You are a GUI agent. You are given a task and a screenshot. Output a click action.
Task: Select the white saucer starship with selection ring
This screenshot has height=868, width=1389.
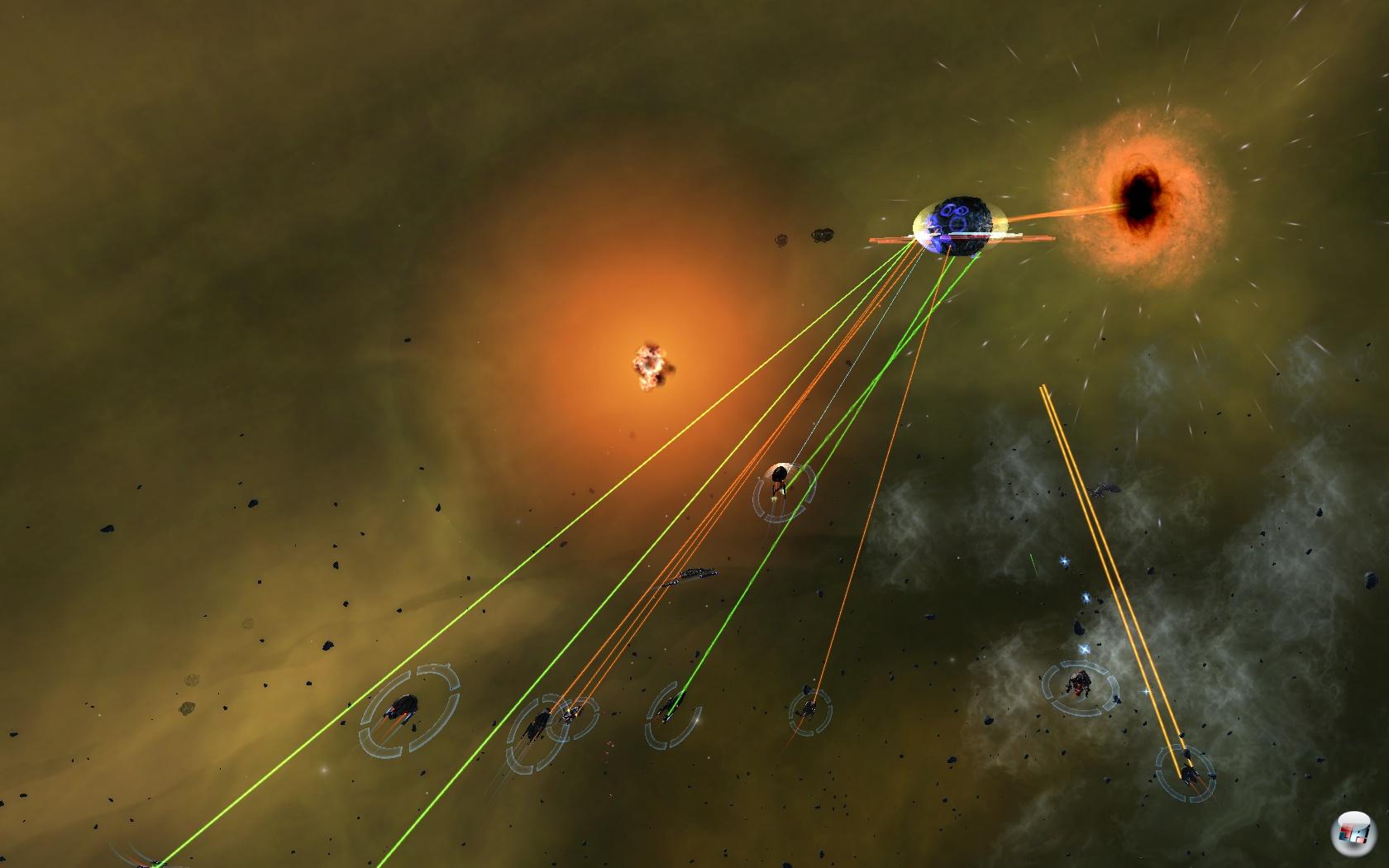(x=780, y=479)
